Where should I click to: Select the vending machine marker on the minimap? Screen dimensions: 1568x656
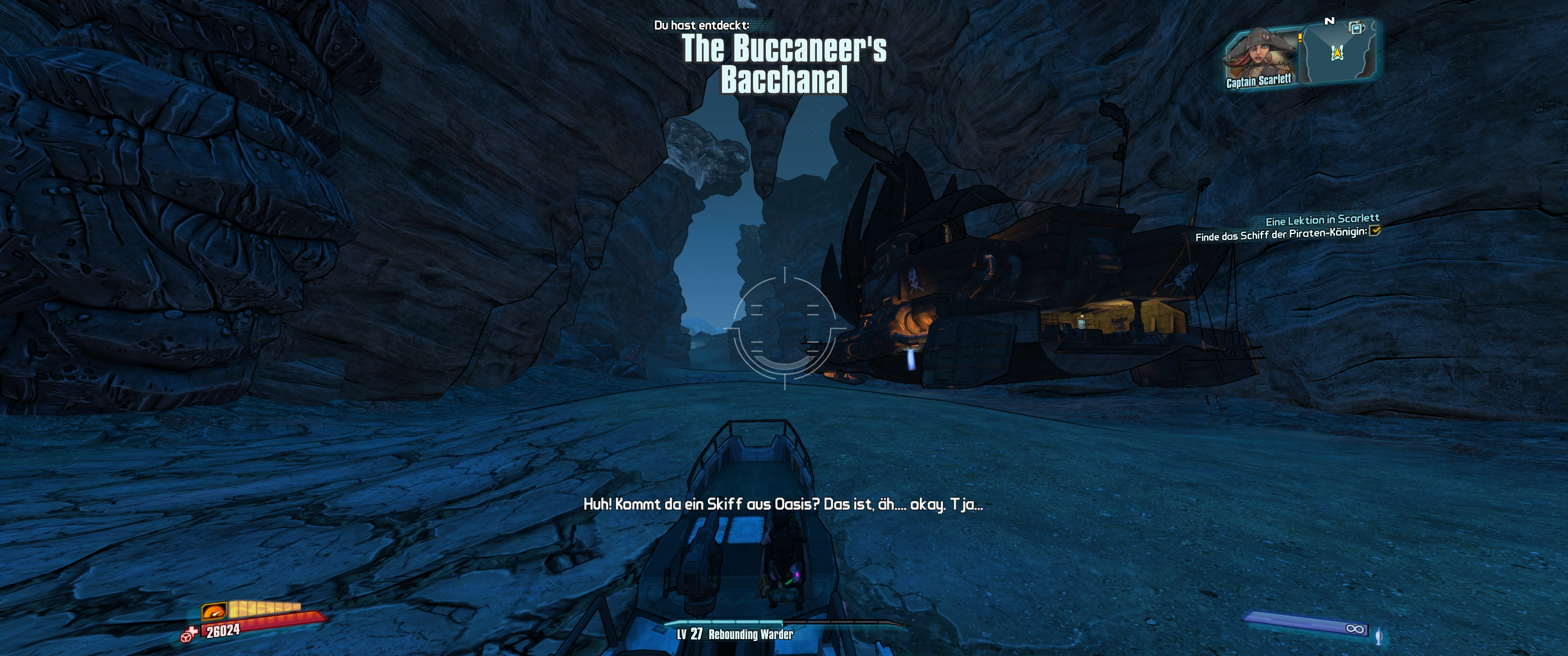tap(1356, 28)
